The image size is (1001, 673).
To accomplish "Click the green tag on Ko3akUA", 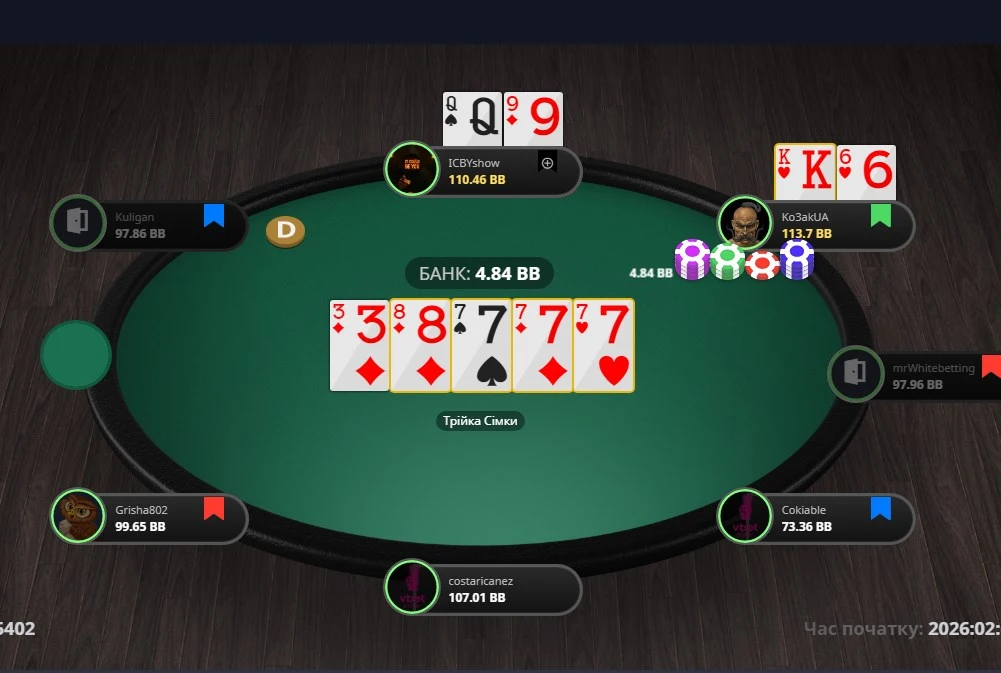I will [x=880, y=215].
